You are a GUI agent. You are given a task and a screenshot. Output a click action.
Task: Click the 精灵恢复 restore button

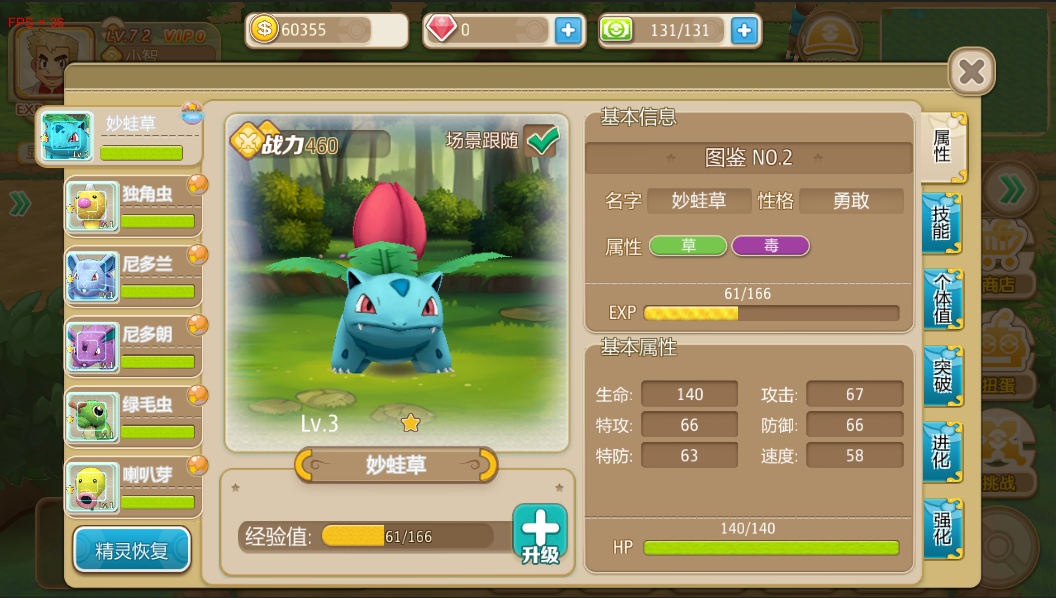coord(132,550)
